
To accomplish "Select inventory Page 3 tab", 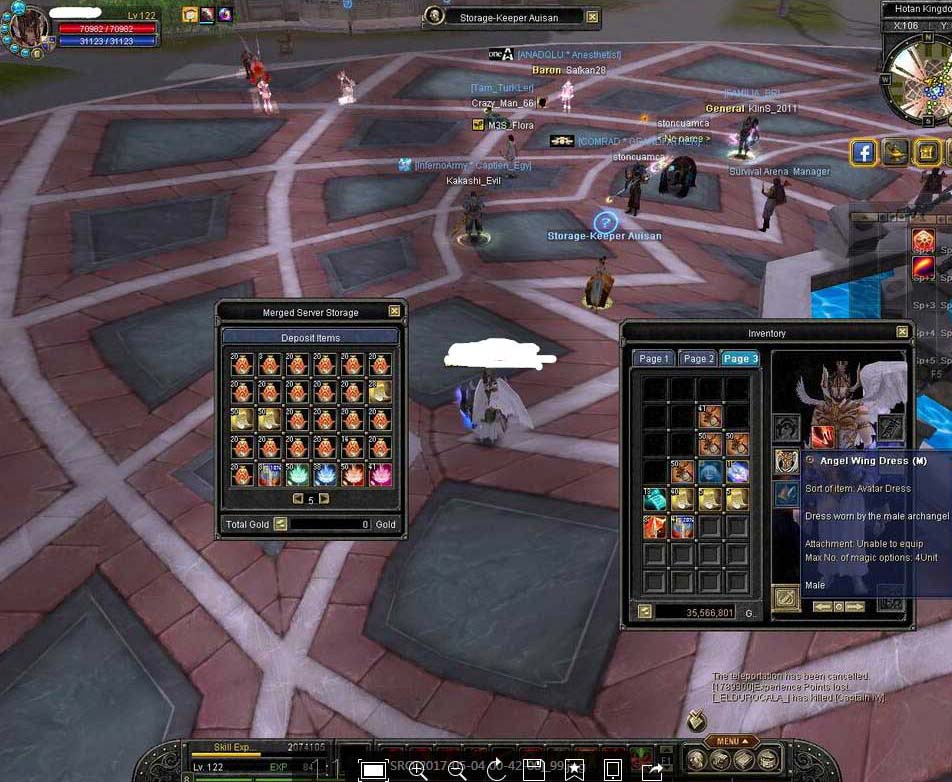I will (741, 359).
